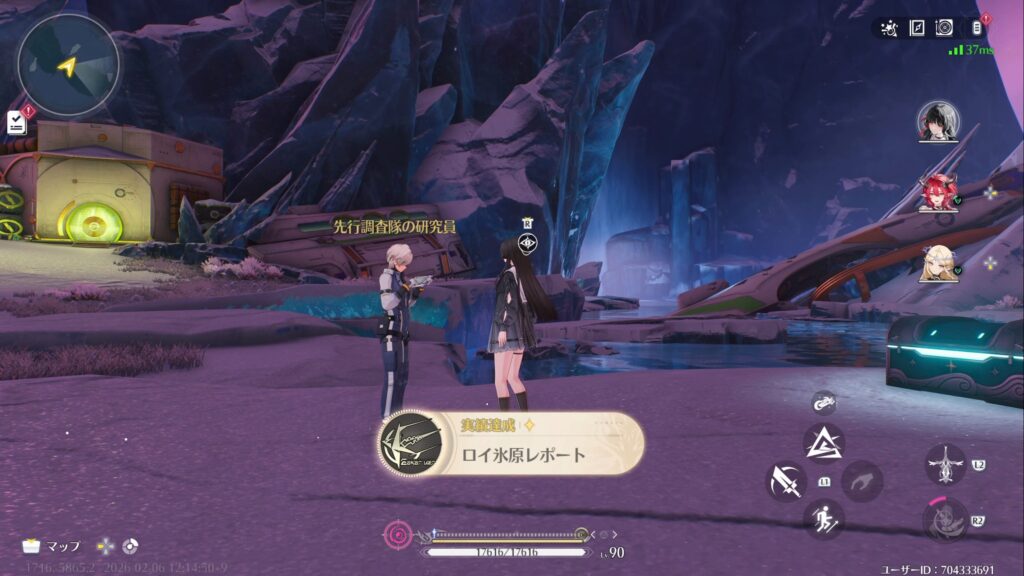Tap the dimmed grapple hand icon
The height and width of the screenshot is (576, 1024).
tap(861, 481)
